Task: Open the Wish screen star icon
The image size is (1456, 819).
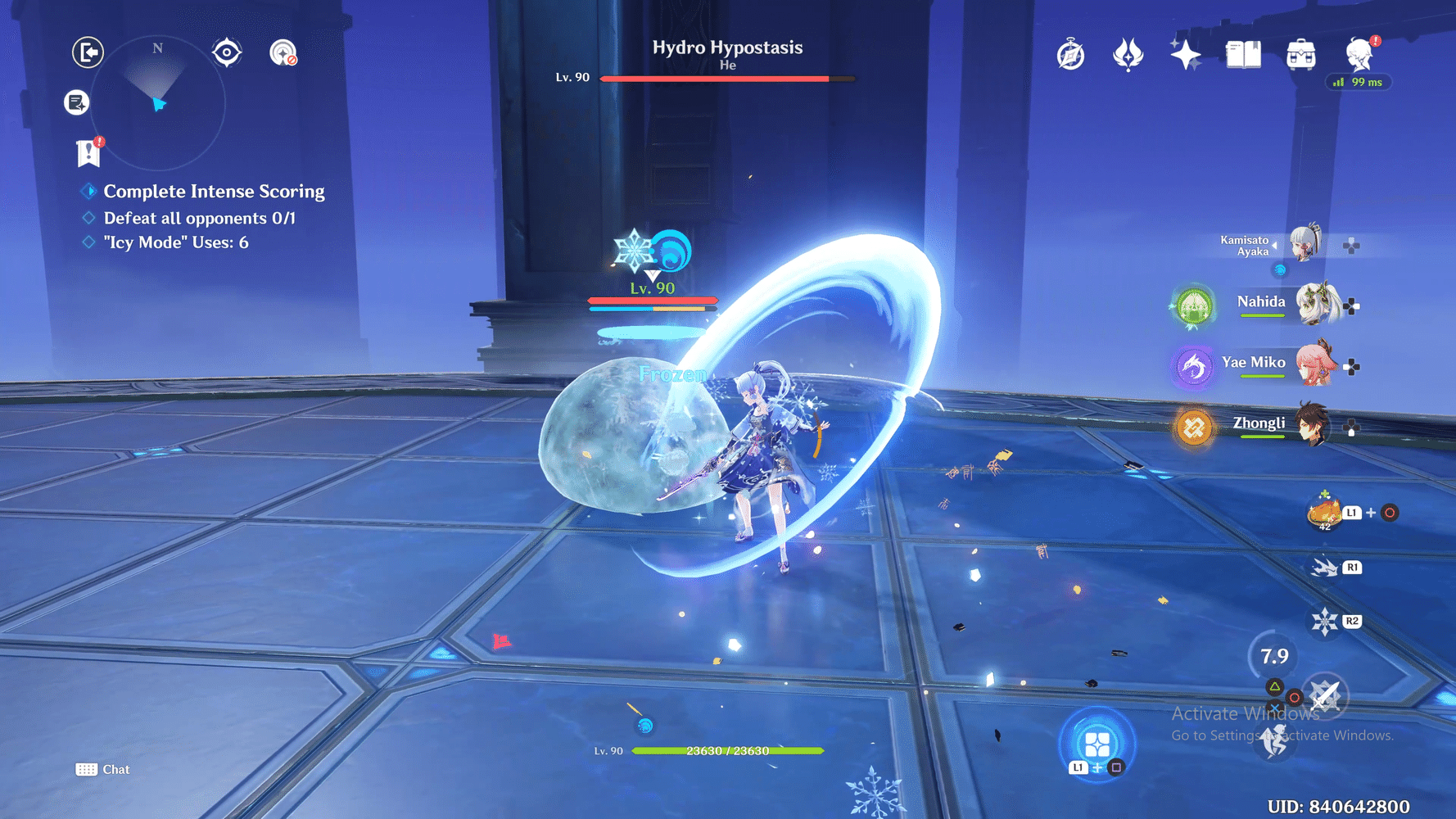Action: click(1186, 53)
